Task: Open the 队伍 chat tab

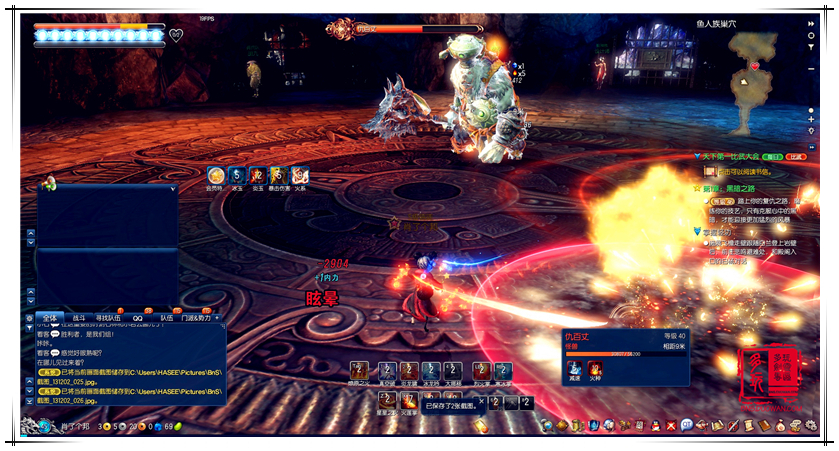Action: (x=166, y=318)
